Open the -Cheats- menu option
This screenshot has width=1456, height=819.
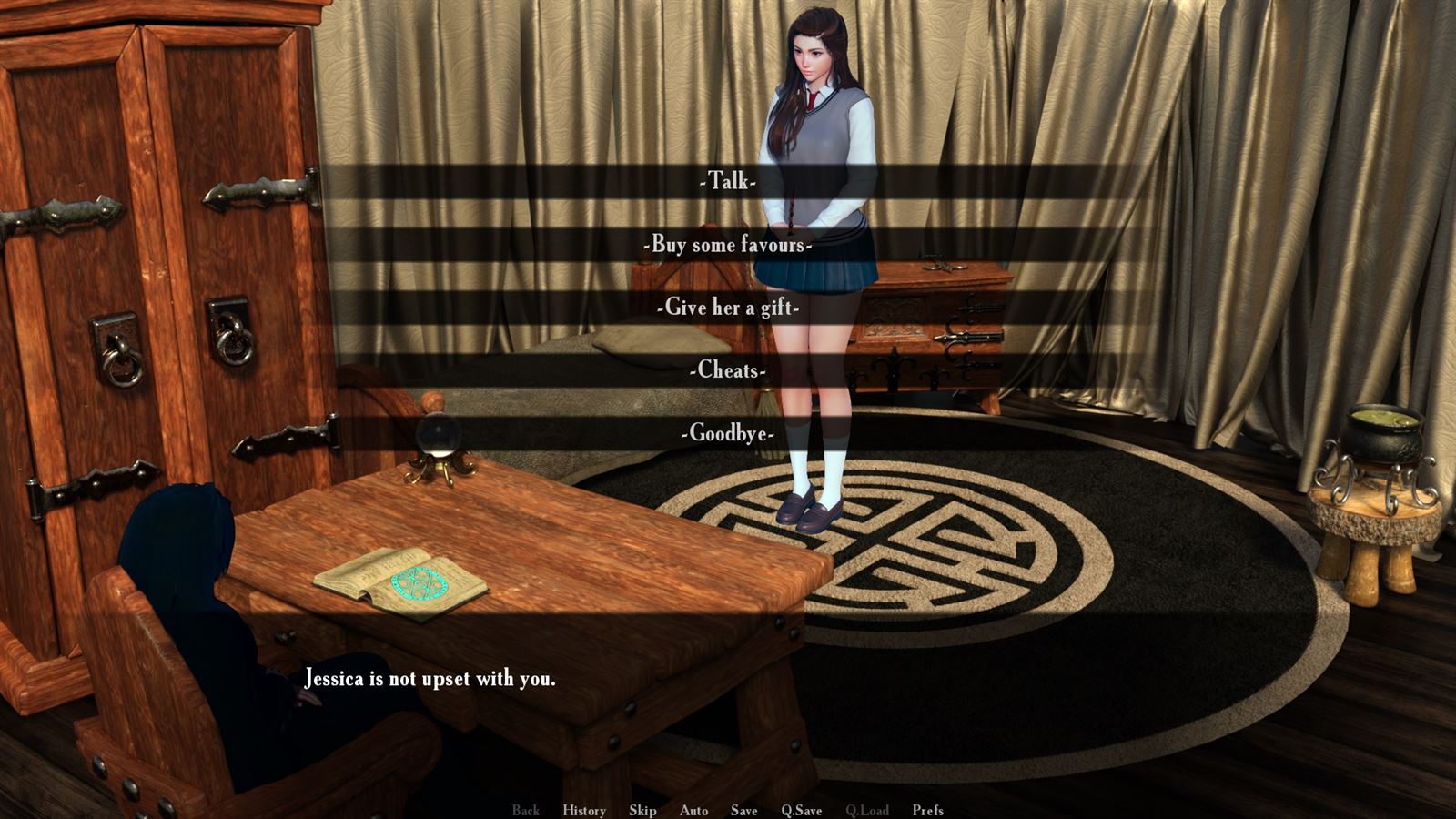728,370
